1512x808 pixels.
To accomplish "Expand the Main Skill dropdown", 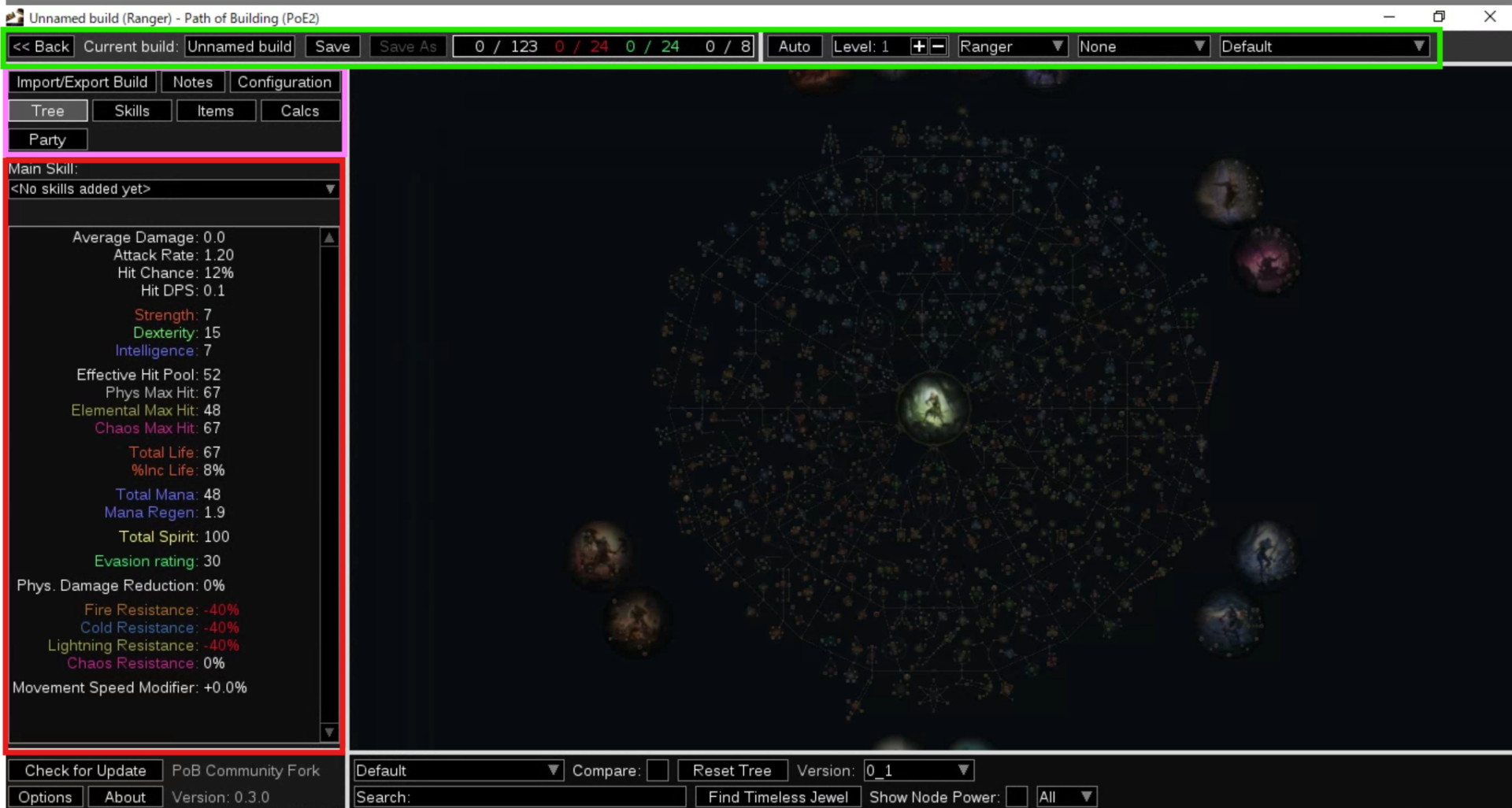I will click(x=173, y=189).
